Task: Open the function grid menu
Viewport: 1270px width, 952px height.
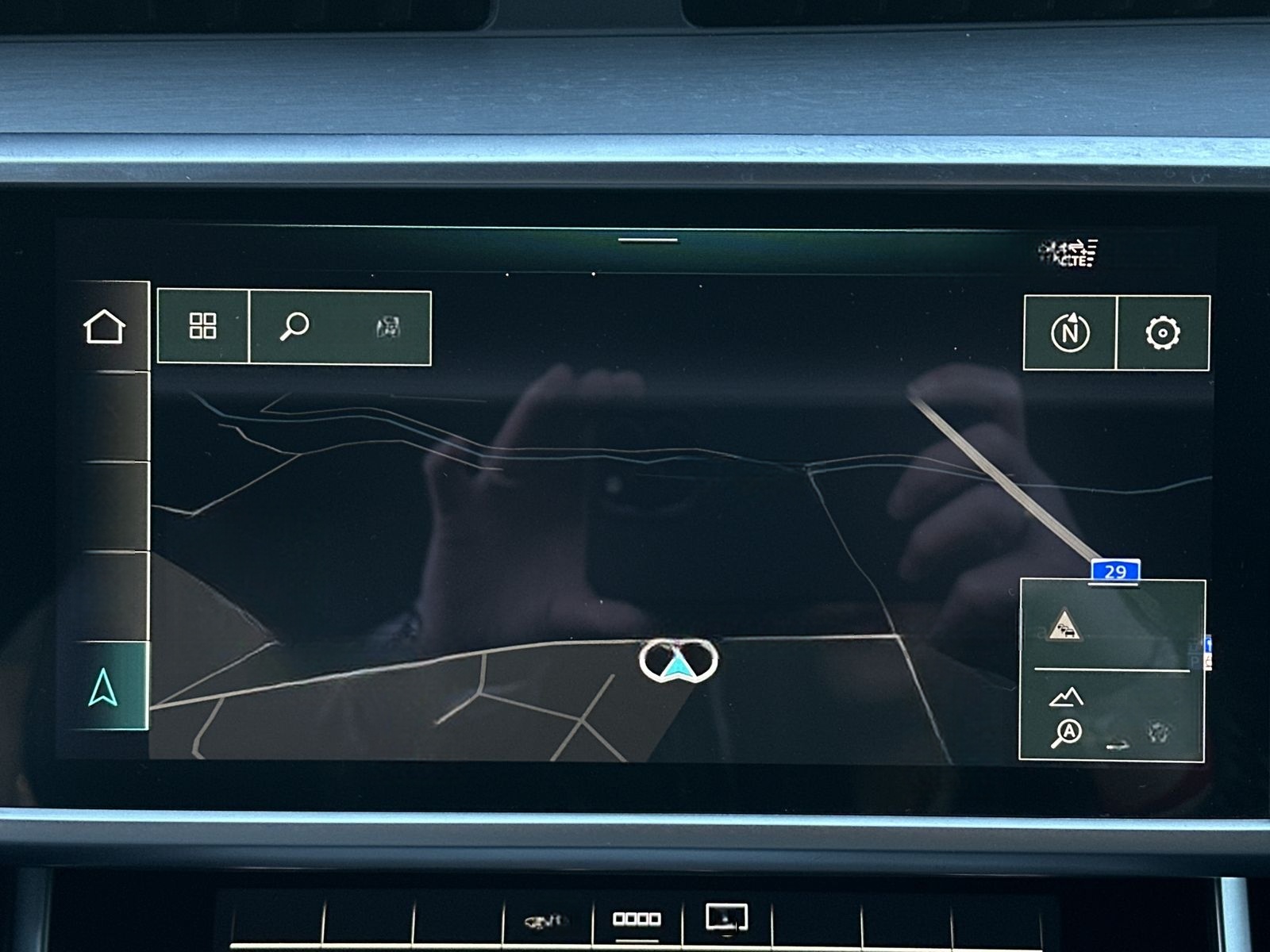Action: click(204, 327)
